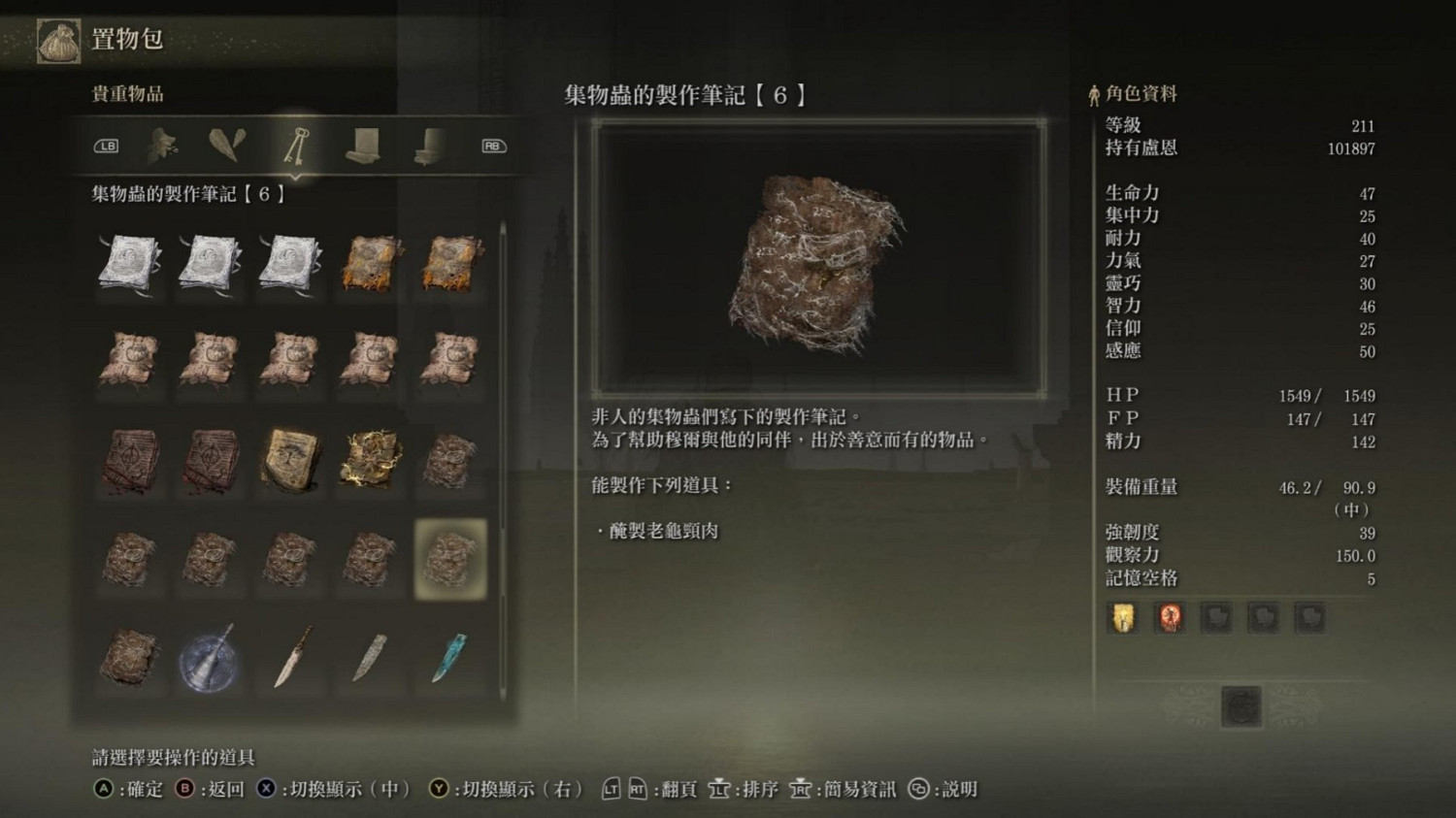Select the first white crafting note

129,262
